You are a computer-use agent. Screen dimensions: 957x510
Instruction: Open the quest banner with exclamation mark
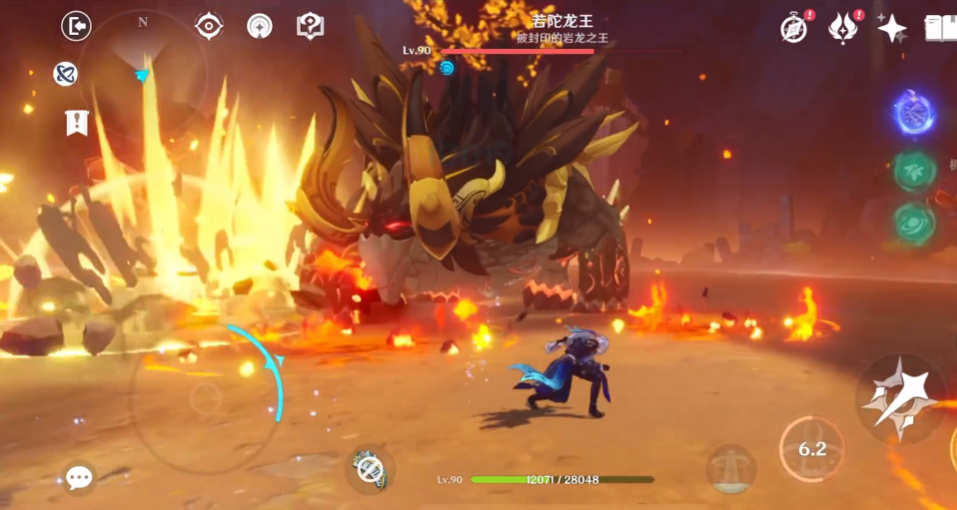(76, 122)
